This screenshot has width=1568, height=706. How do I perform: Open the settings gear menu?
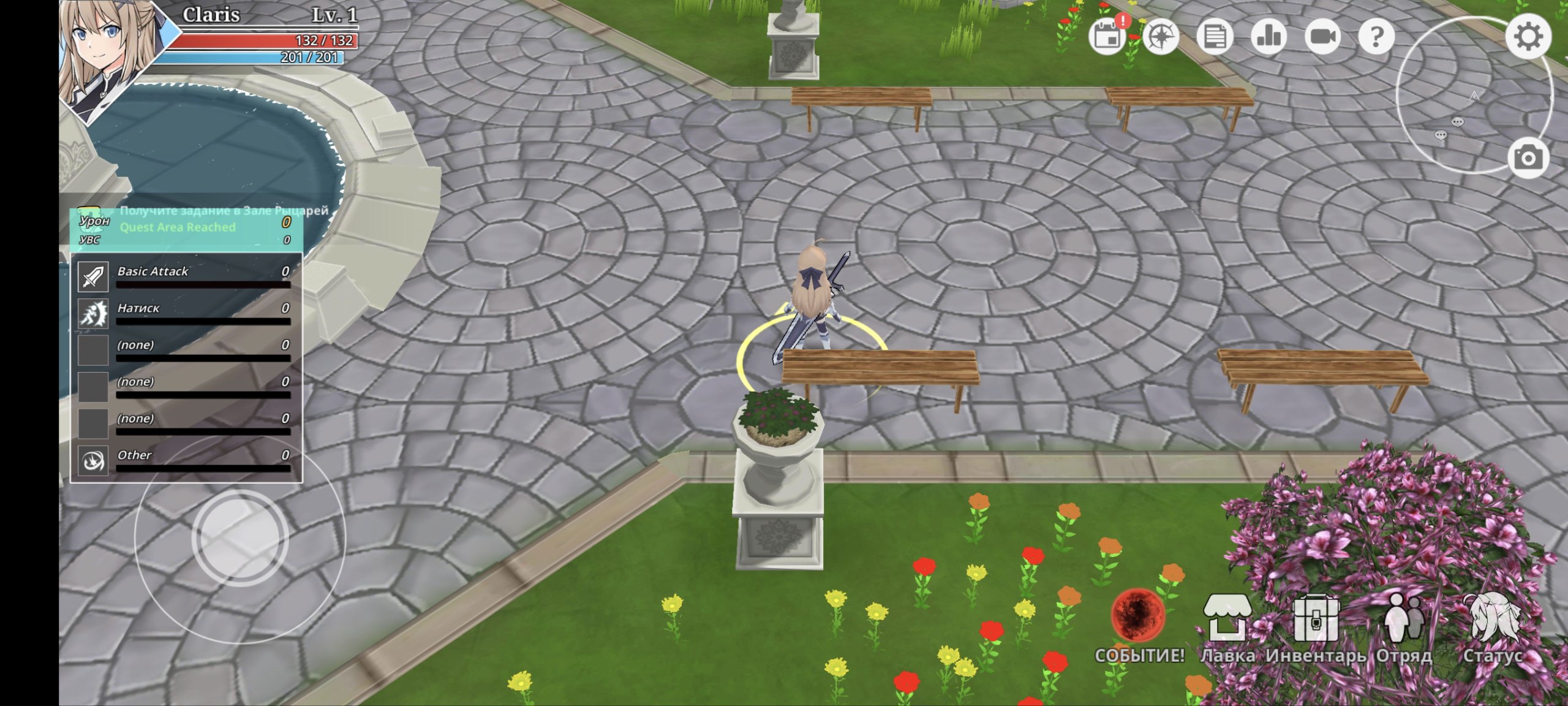1528,37
